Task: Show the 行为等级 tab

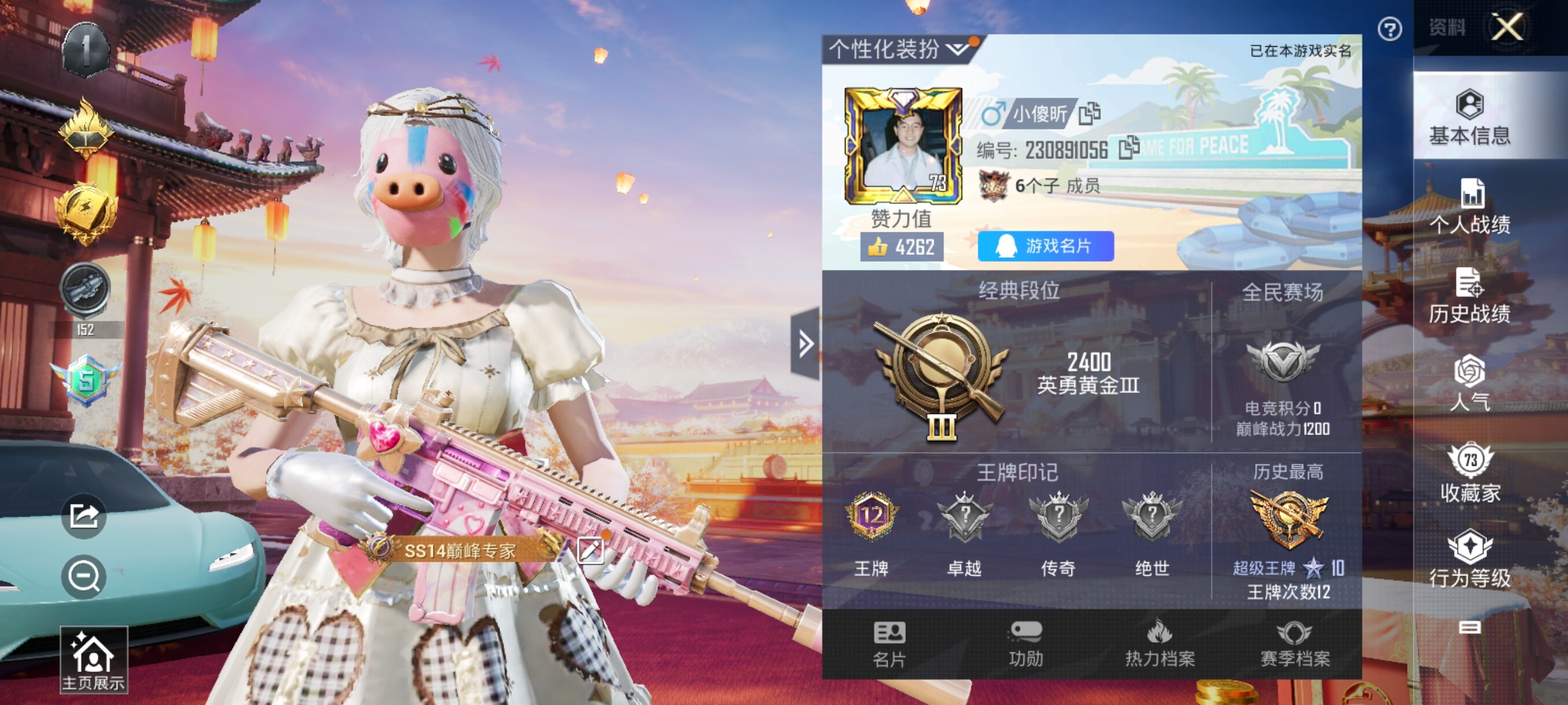Action: click(x=1469, y=558)
